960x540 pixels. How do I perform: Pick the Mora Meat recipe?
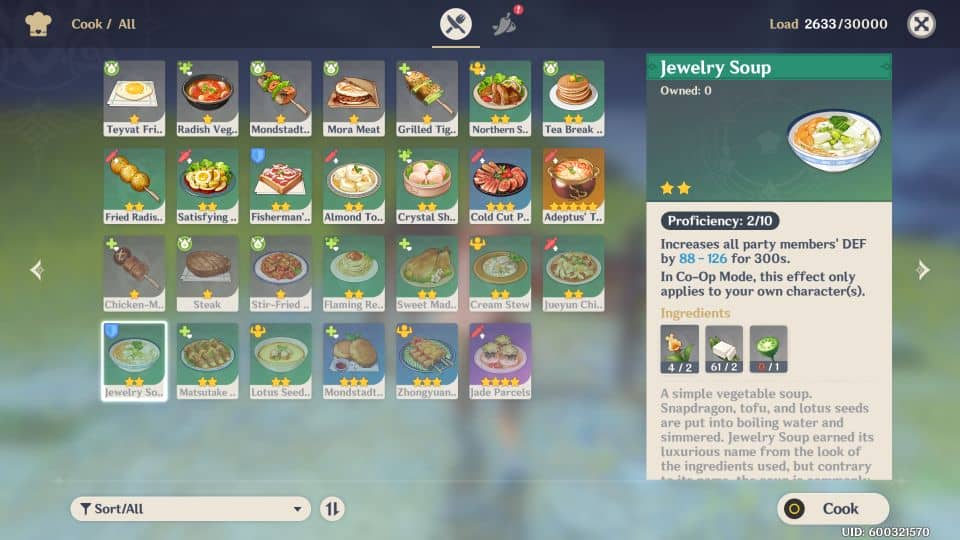pos(354,98)
